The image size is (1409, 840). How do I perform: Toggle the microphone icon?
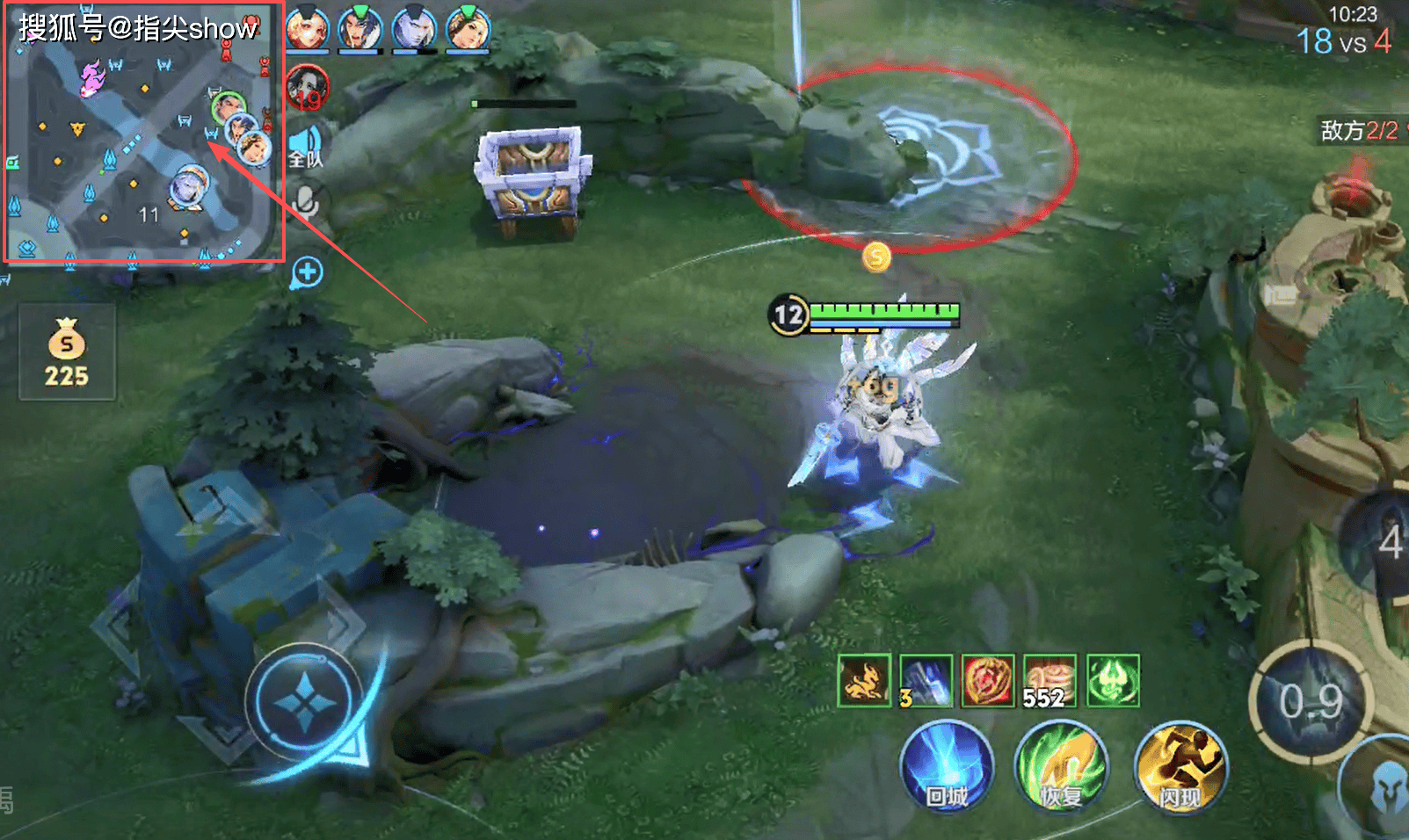(306, 200)
